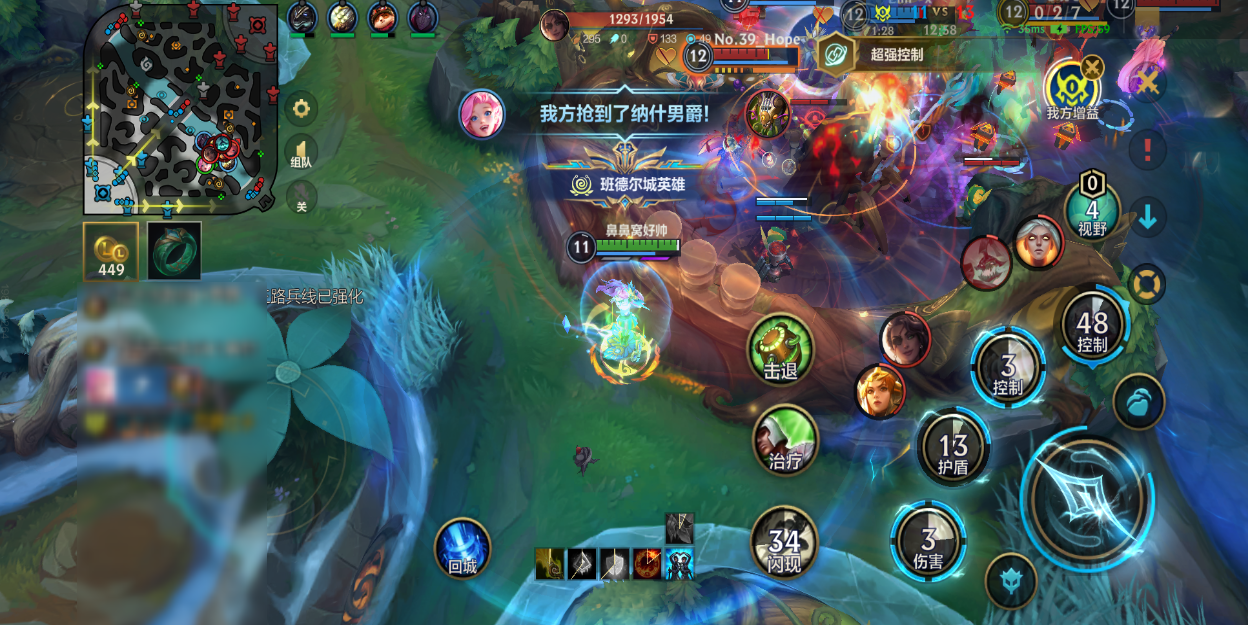Activate the 回城 recall button

(x=463, y=548)
